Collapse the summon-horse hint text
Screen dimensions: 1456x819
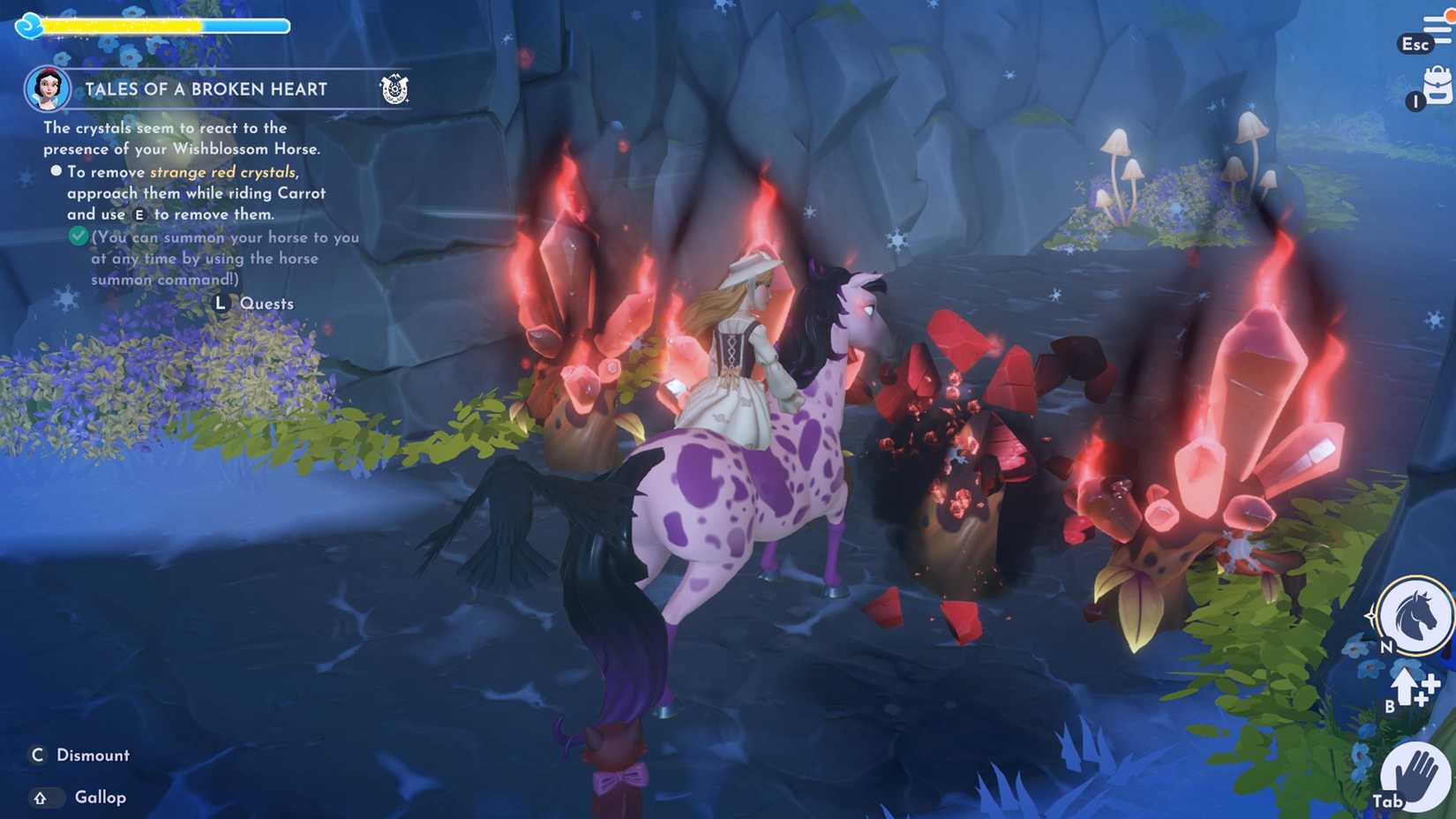coord(225,258)
